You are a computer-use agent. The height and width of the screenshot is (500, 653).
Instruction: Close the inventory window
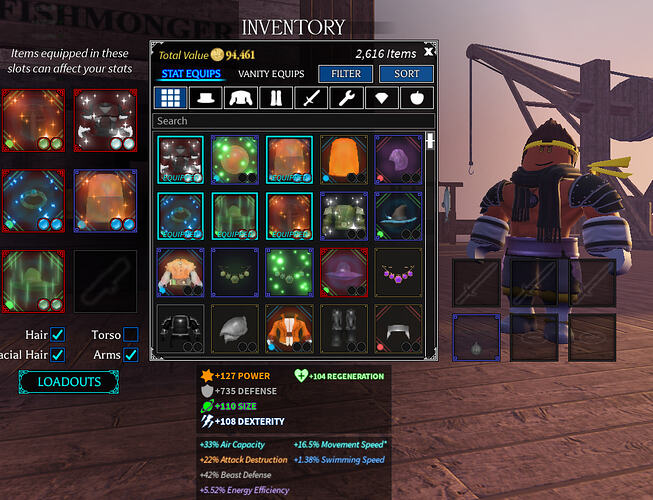(429, 51)
